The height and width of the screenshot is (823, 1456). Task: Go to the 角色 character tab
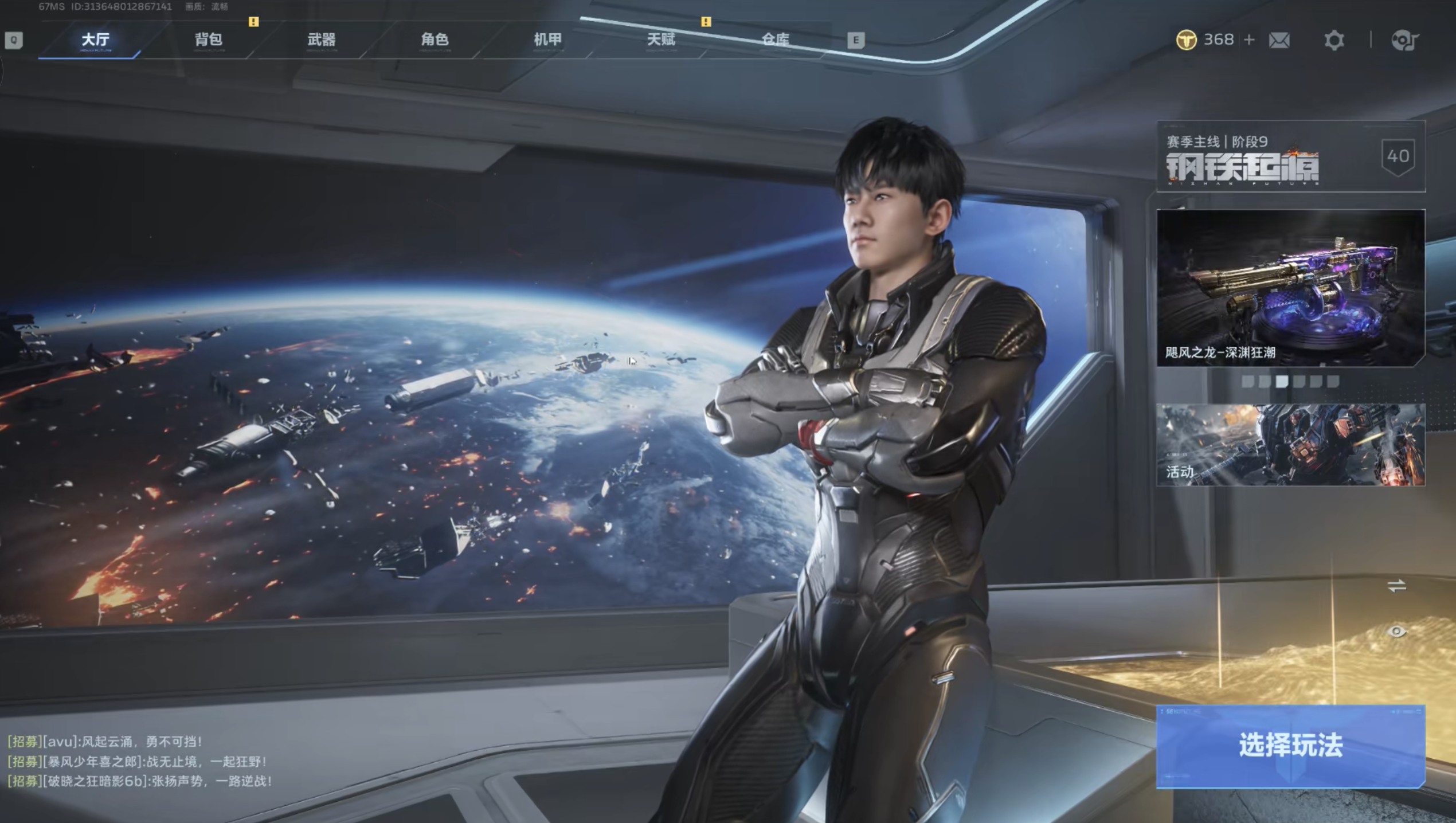tap(435, 40)
